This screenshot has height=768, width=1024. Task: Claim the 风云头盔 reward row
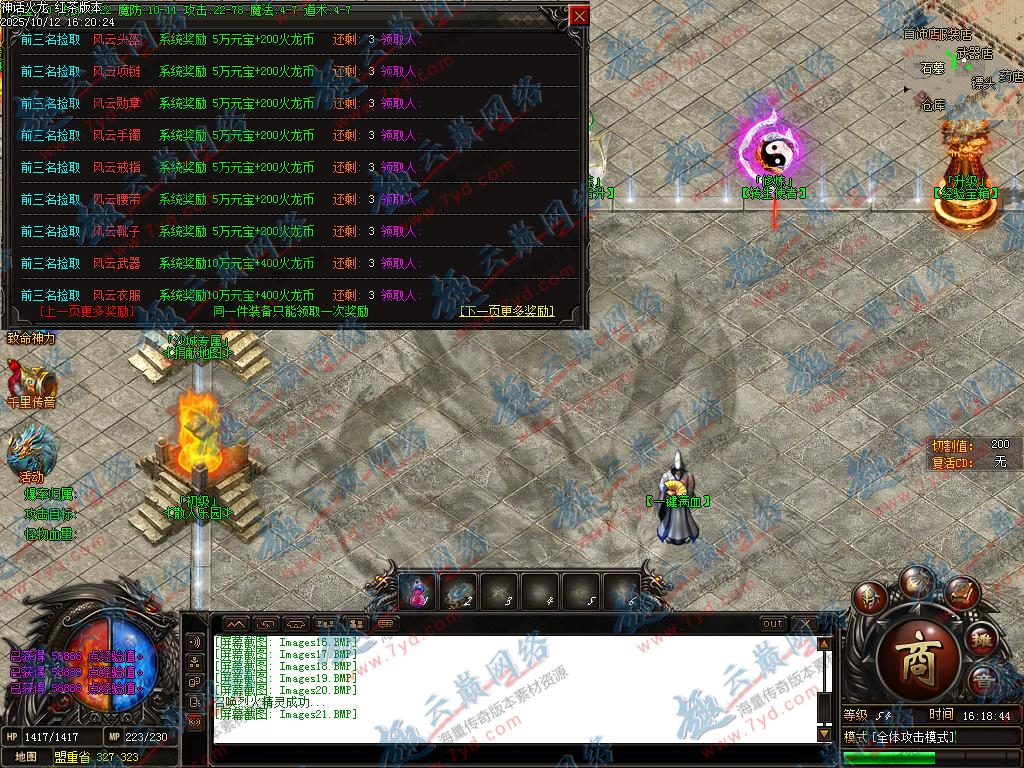point(398,40)
